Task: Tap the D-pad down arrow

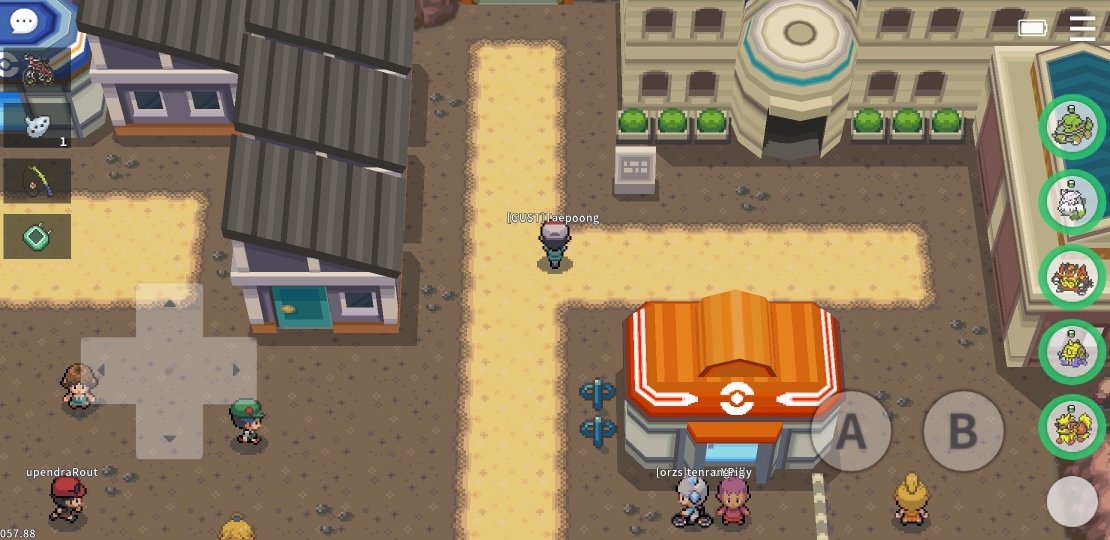Action: (169, 438)
